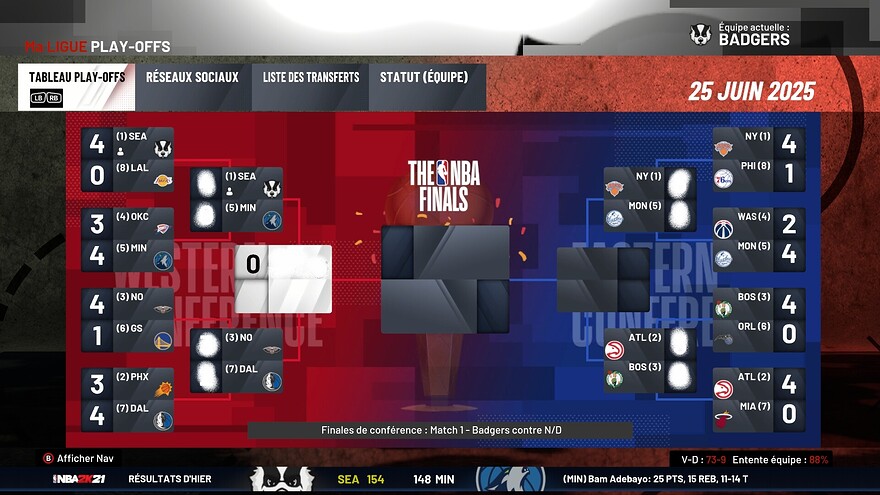Viewport: 880px width, 495px height.
Task: Select the NO vs DAL semifinal matchup
Action: tap(237, 361)
